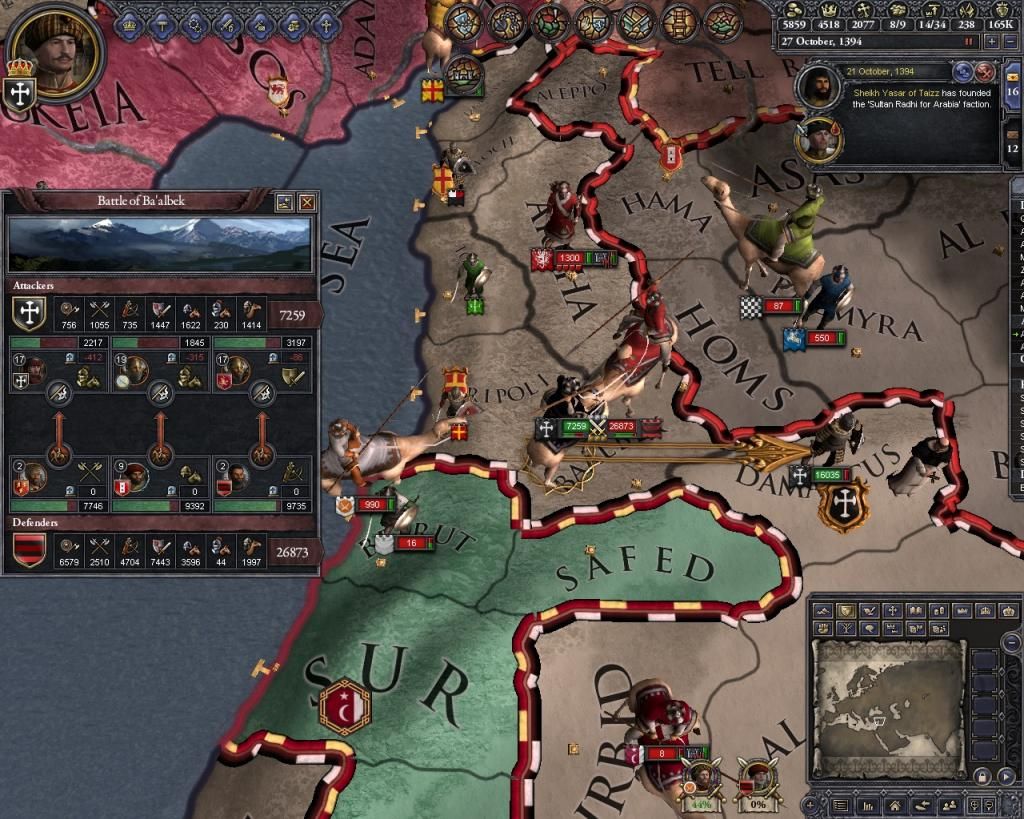The width and height of the screenshot is (1024, 819).
Task: Select the defenders' red striped shield
Action: 30,550
